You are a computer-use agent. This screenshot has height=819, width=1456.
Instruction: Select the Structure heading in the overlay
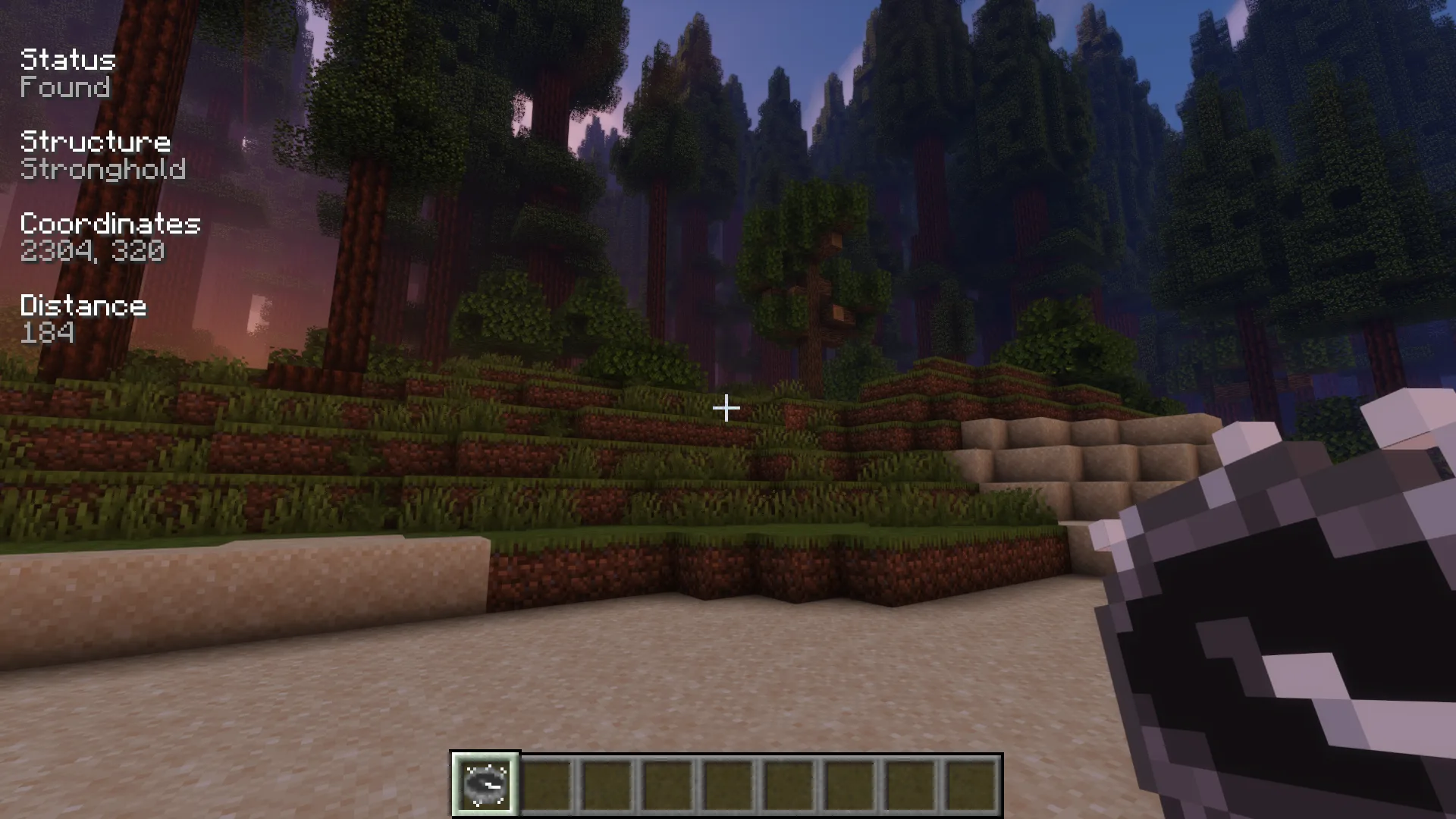coord(95,142)
